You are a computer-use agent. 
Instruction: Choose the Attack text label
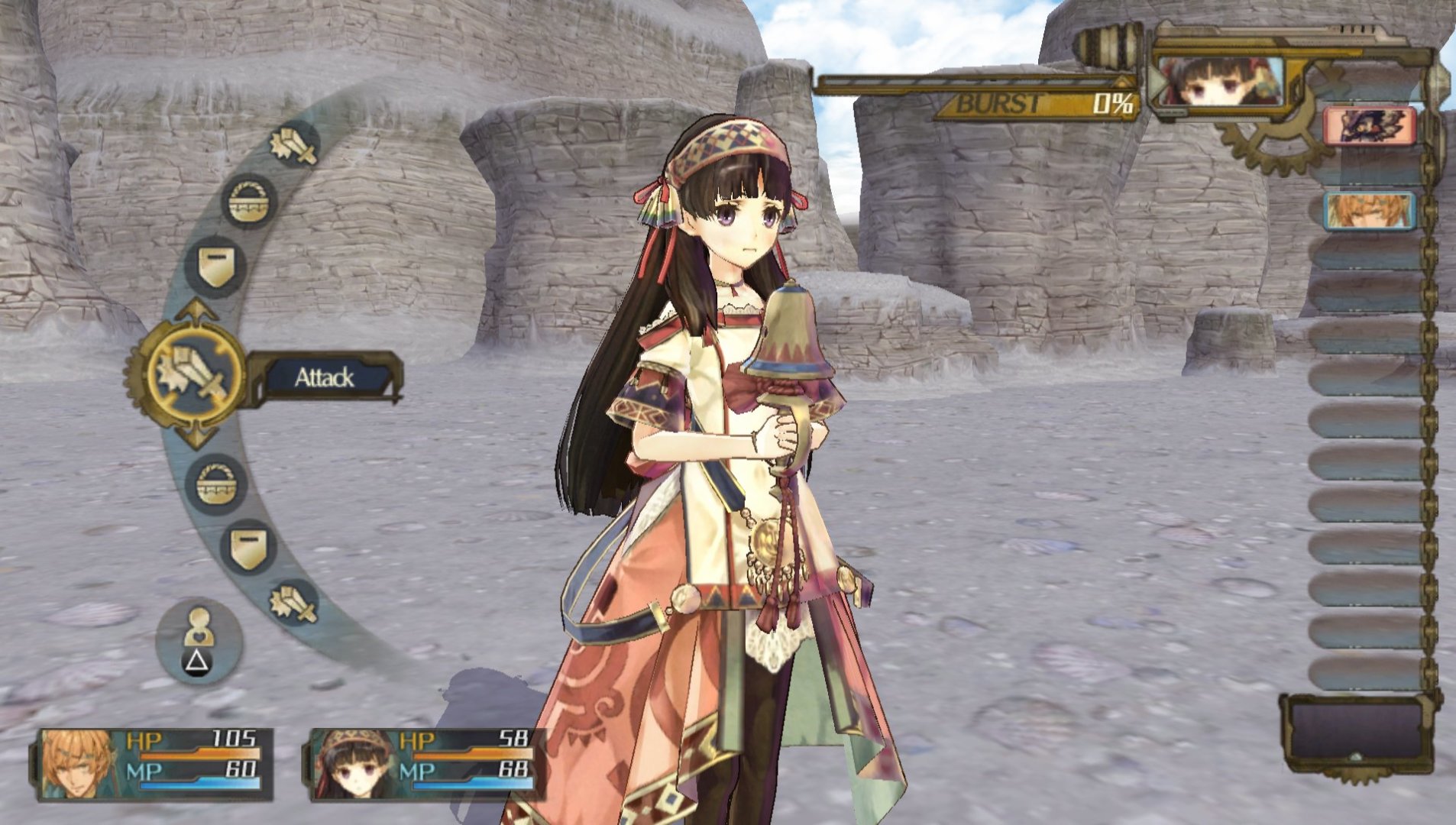click(325, 377)
